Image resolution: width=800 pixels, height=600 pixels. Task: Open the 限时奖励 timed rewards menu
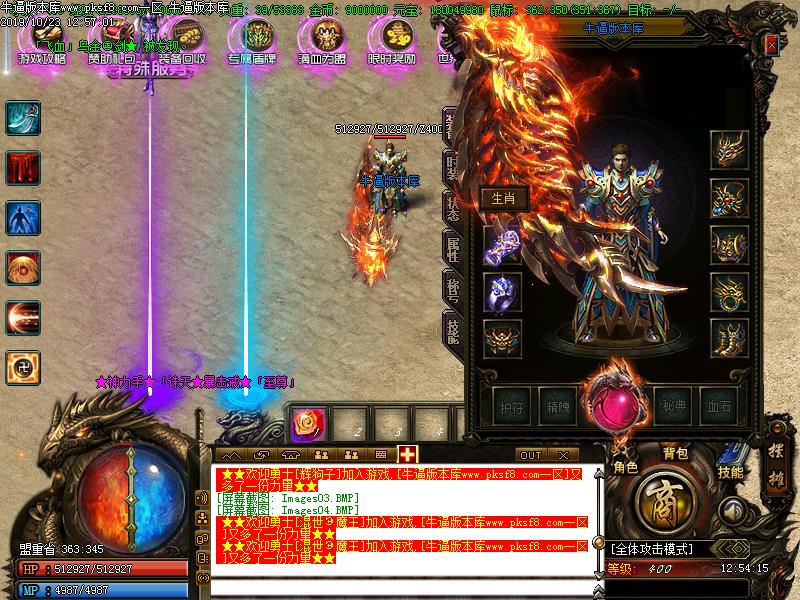391,40
